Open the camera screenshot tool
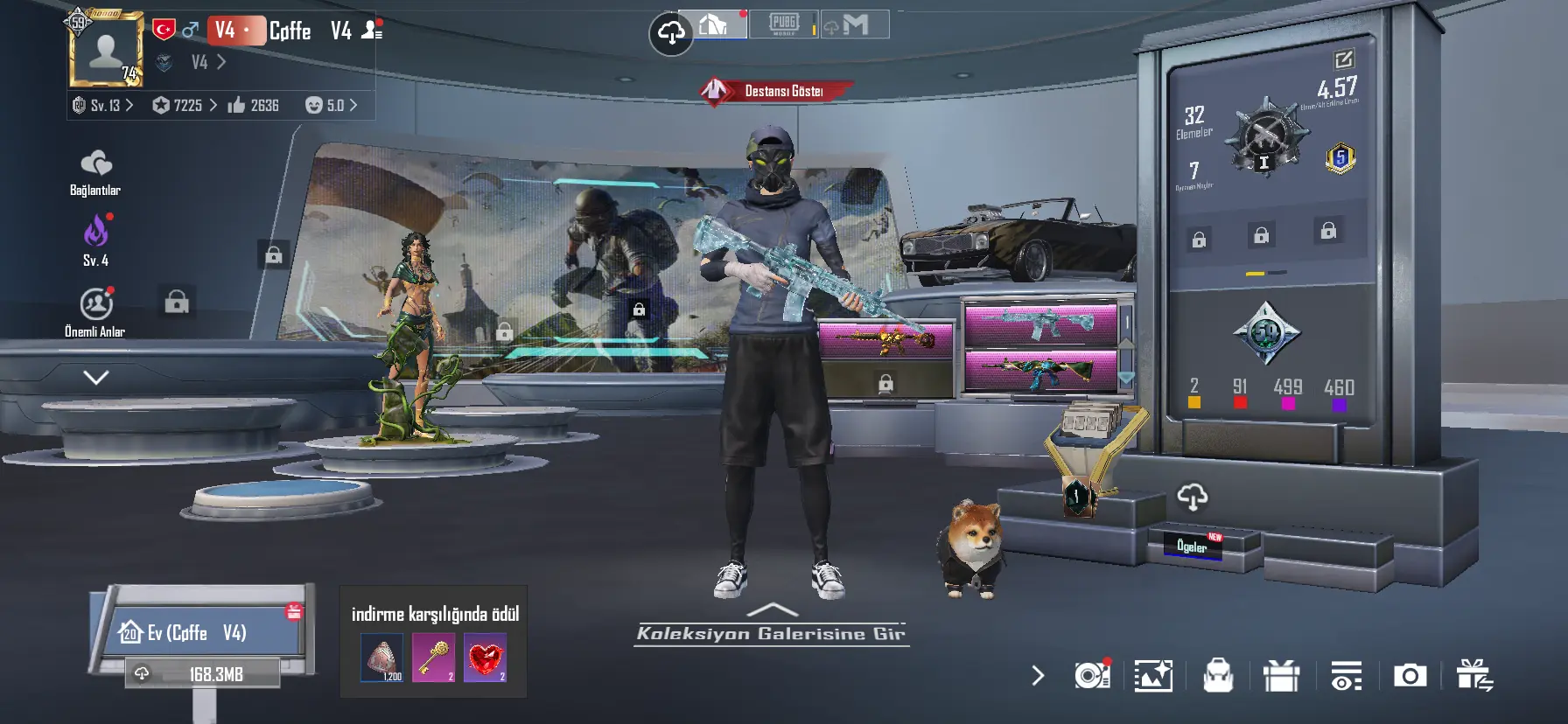This screenshot has height=724, width=1568. (x=1410, y=676)
